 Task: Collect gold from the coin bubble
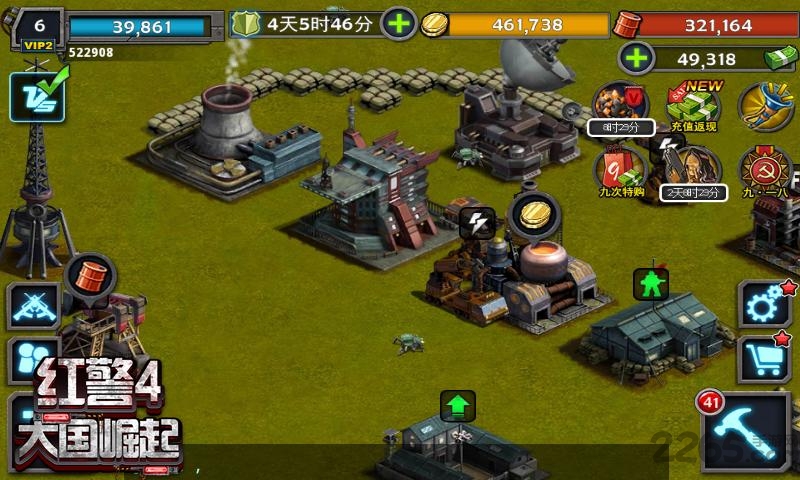tap(532, 215)
